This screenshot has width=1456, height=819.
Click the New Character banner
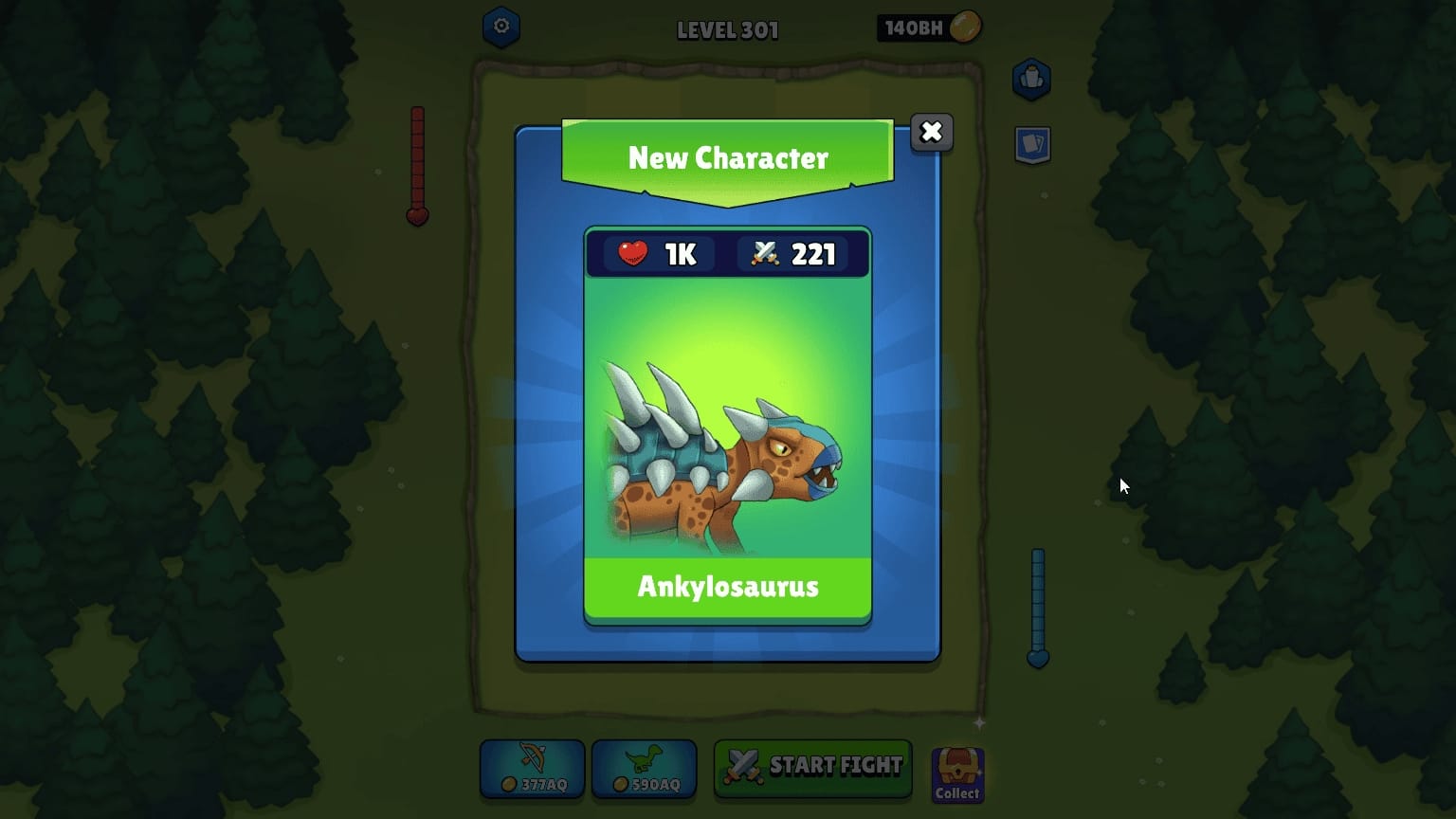tap(727, 157)
